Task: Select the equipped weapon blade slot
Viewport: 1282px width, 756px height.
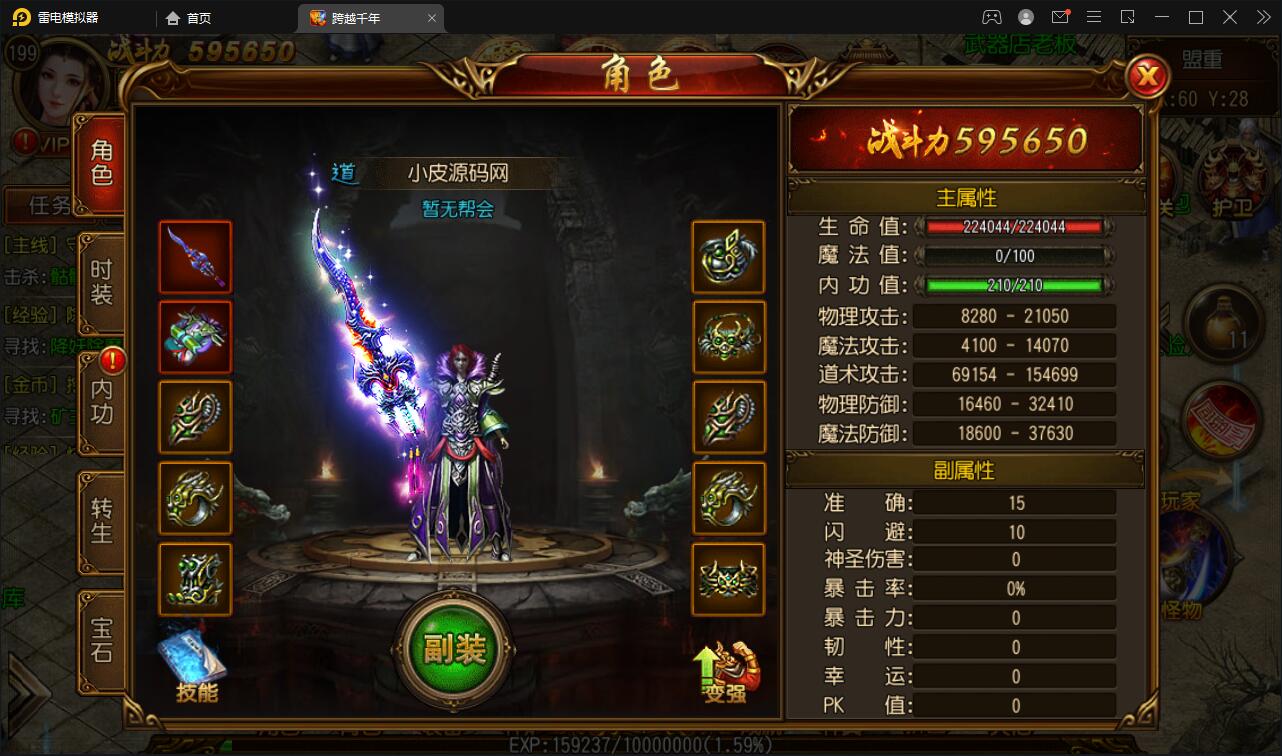Action: point(195,257)
